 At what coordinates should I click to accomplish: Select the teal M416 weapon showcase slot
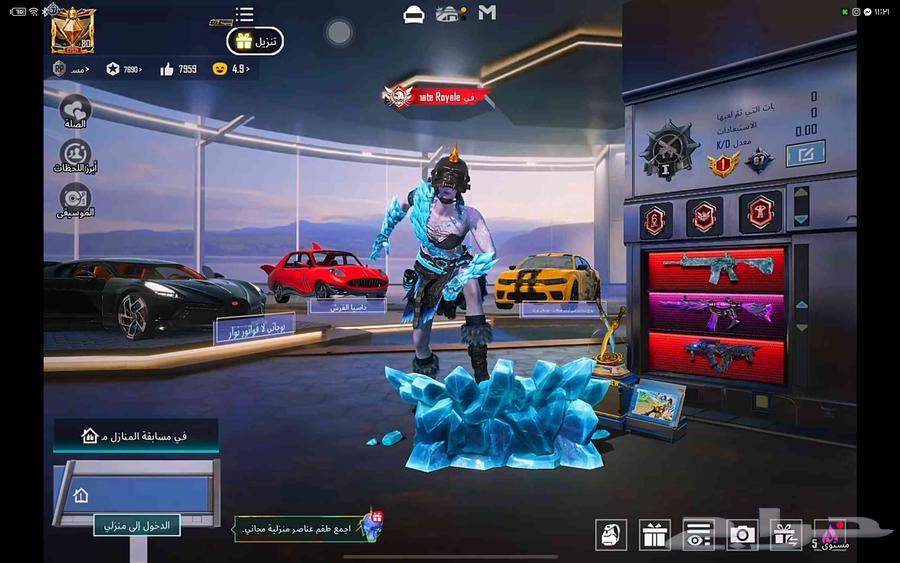[717, 267]
